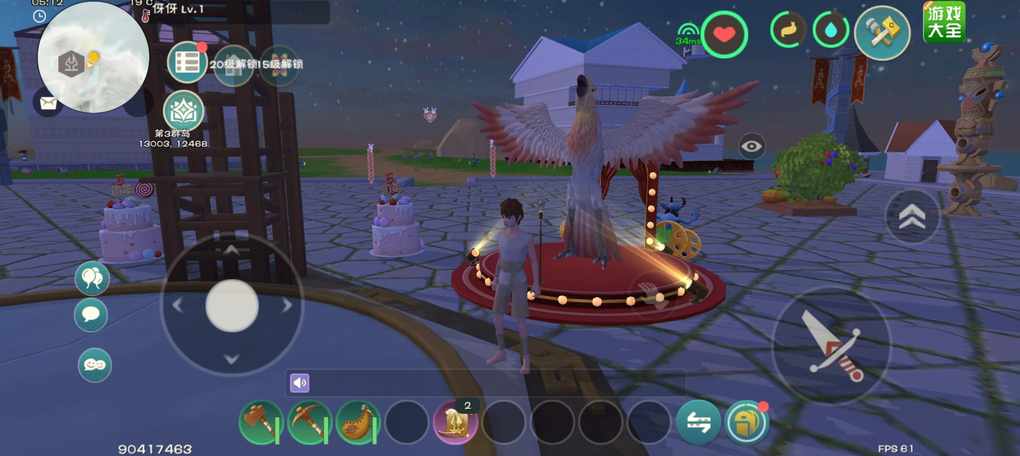The width and height of the screenshot is (1020, 456).
Task: Select the pickaxe hotbar slot
Action: tap(310, 422)
